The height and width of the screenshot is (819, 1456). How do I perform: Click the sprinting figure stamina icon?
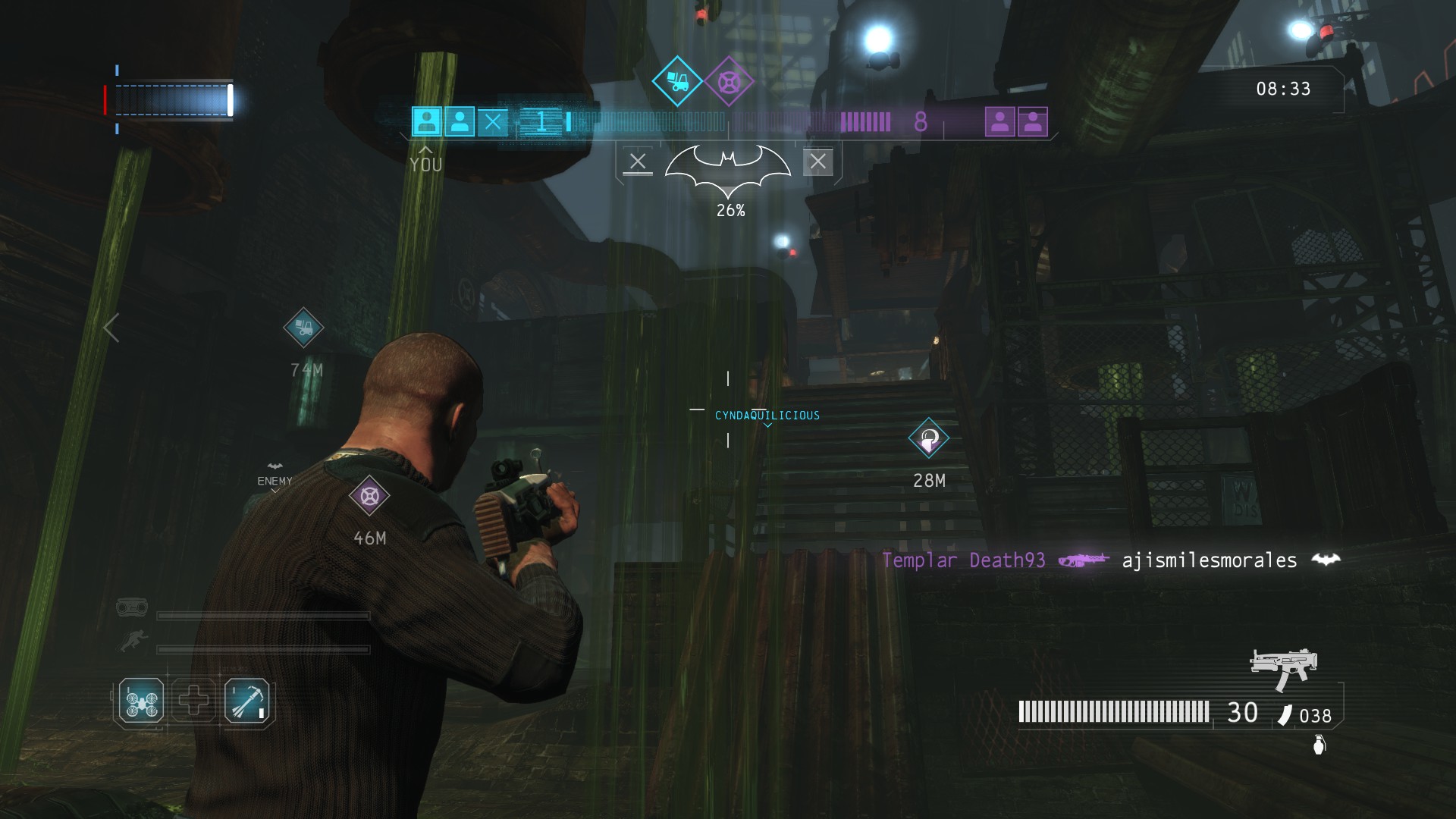point(130,643)
